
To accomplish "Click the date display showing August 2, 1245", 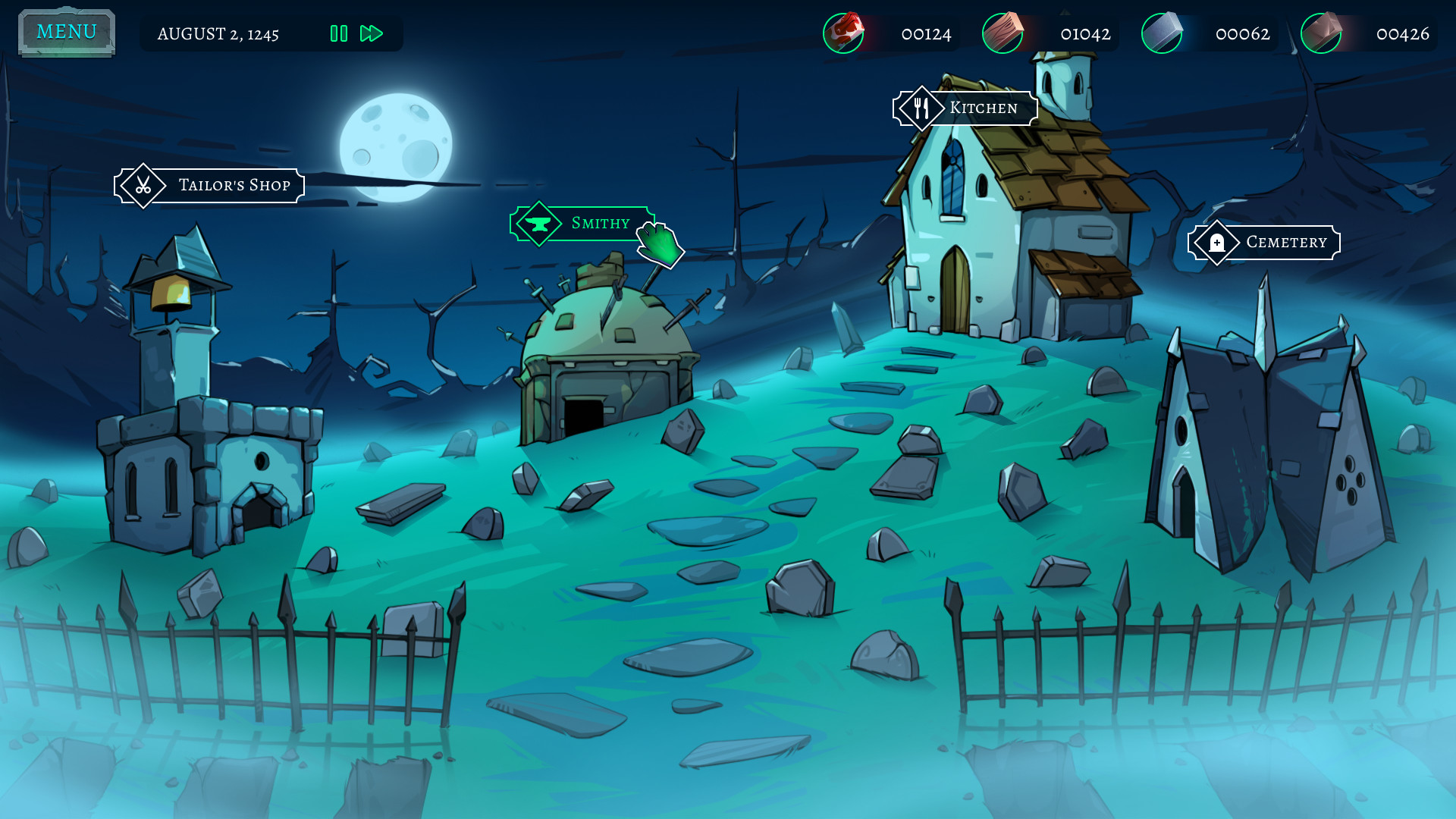I will coord(218,33).
